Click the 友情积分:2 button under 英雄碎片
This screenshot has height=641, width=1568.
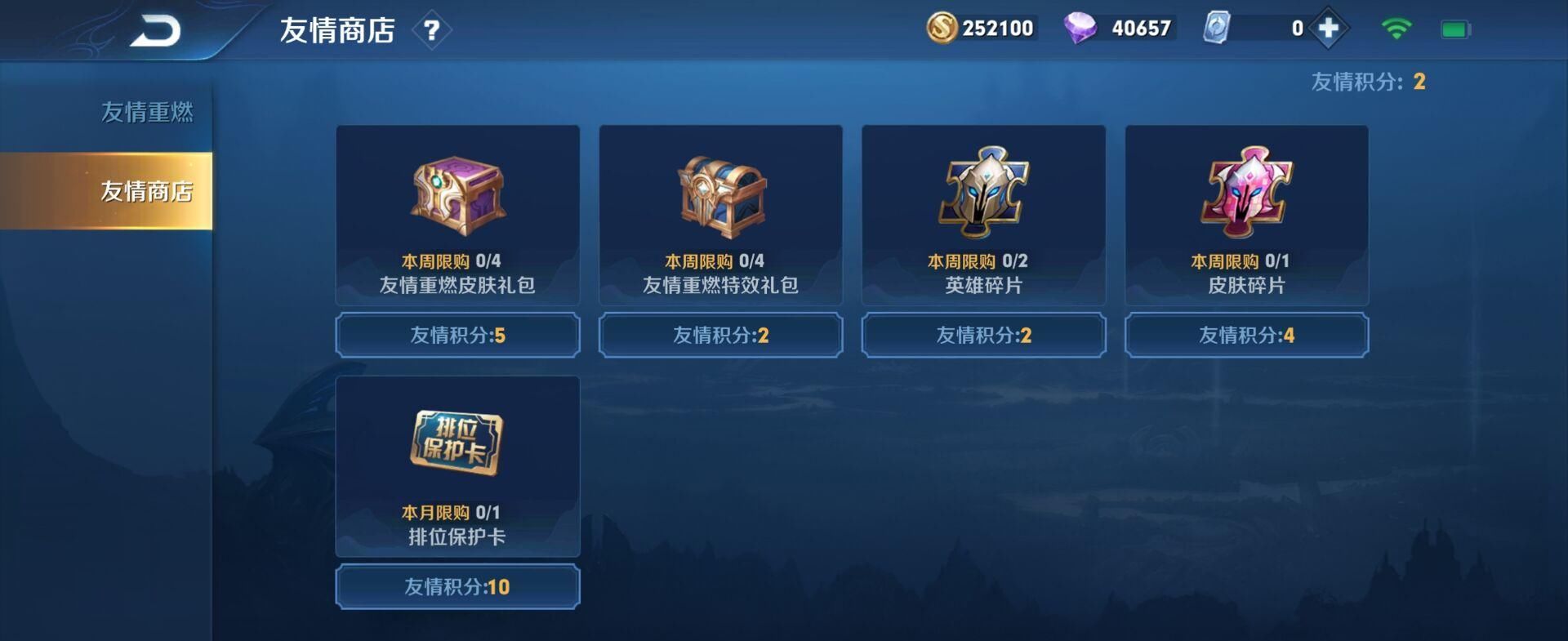[x=982, y=335]
